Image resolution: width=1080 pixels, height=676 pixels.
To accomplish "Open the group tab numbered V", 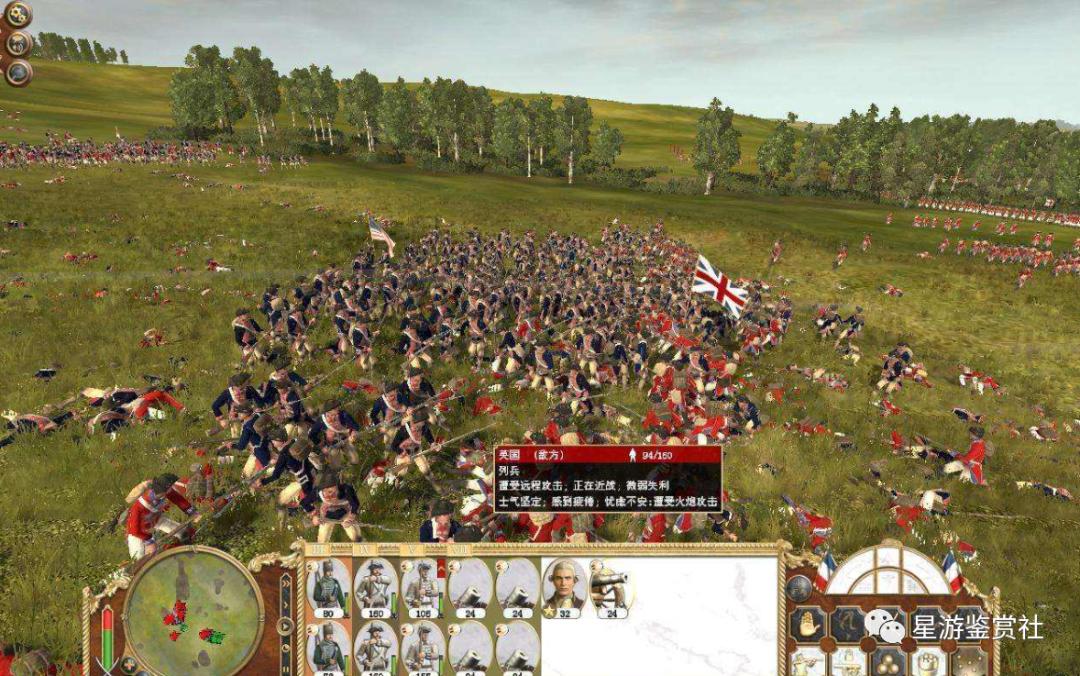I will coord(410,549).
